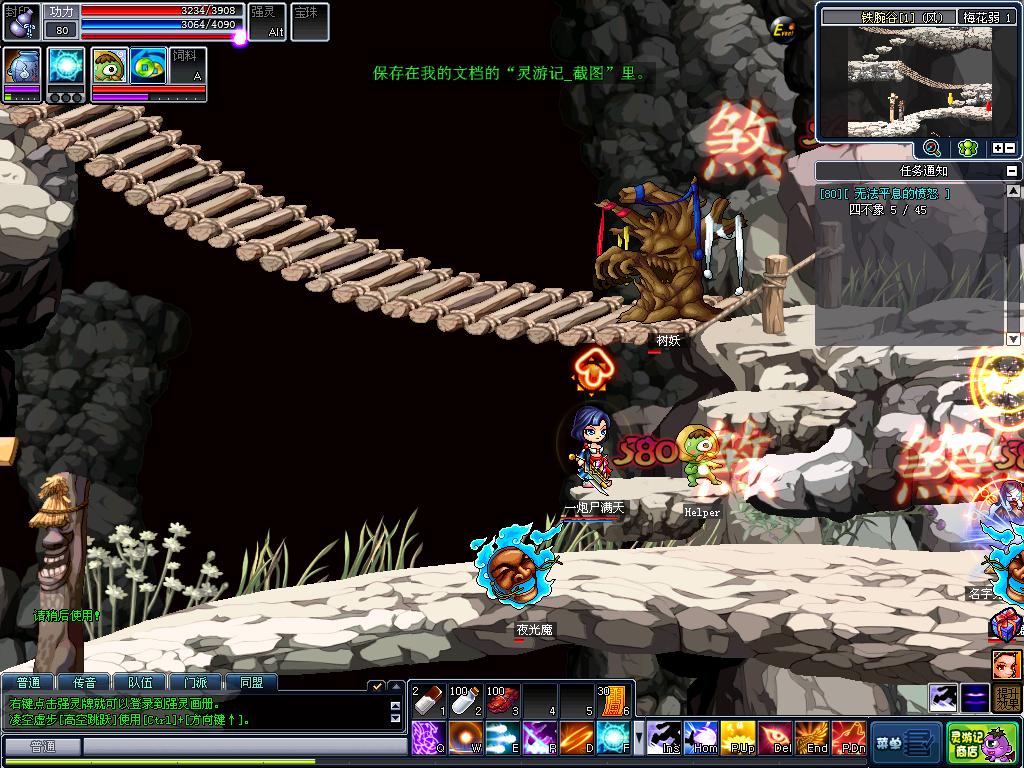Click the gift box icon at right edge
Image resolution: width=1024 pixels, height=768 pixels.
[x=1005, y=626]
